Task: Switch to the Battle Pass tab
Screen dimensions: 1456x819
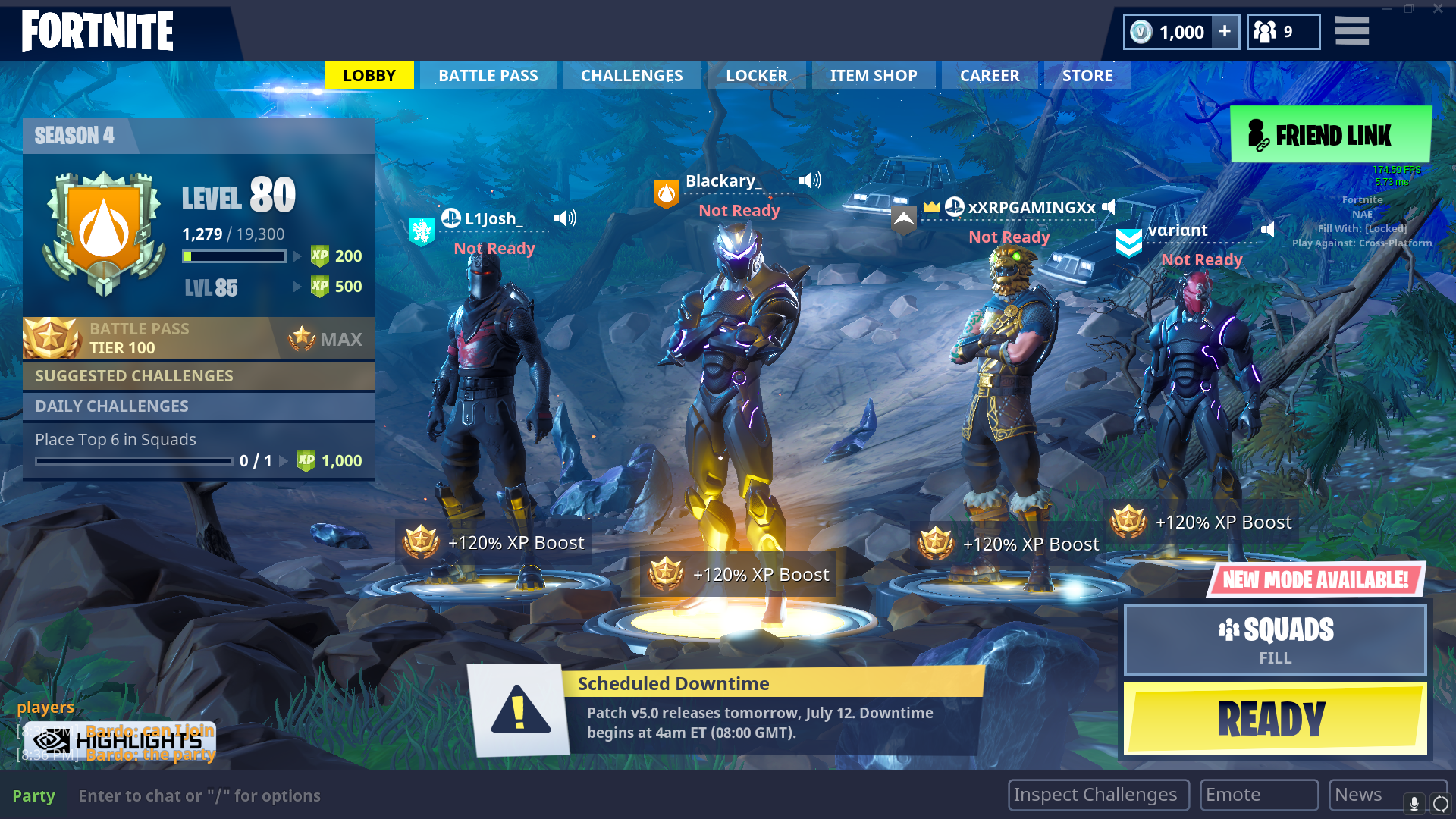Action: [x=488, y=75]
